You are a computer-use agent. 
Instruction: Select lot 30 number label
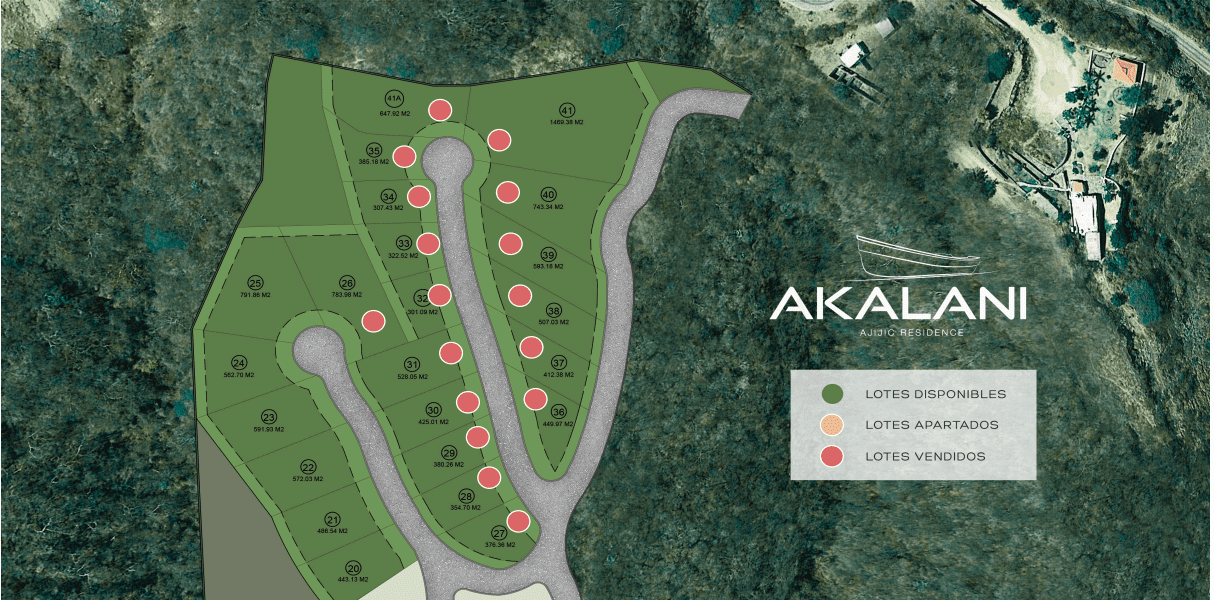point(433,410)
